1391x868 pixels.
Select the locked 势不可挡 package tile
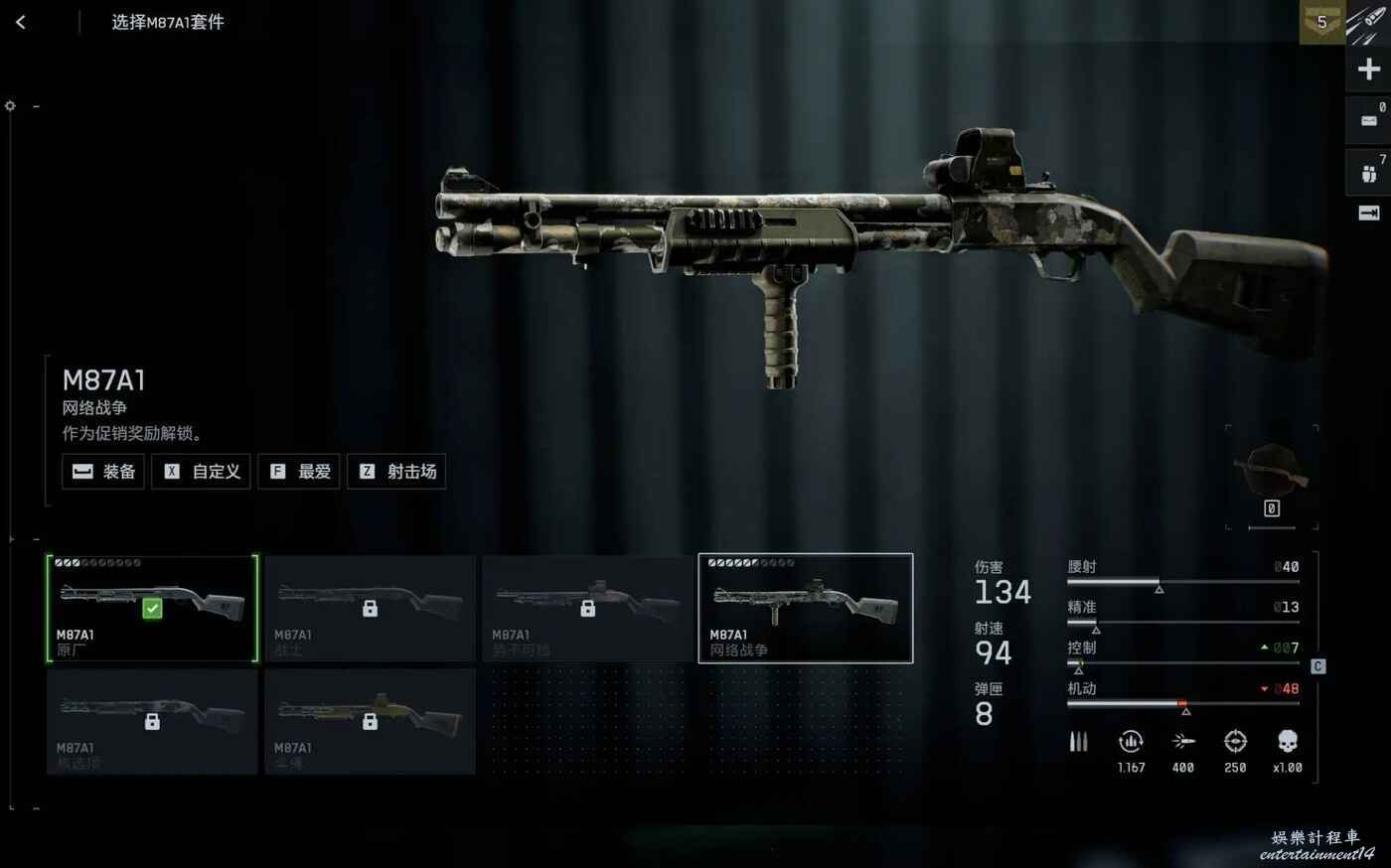coord(587,609)
